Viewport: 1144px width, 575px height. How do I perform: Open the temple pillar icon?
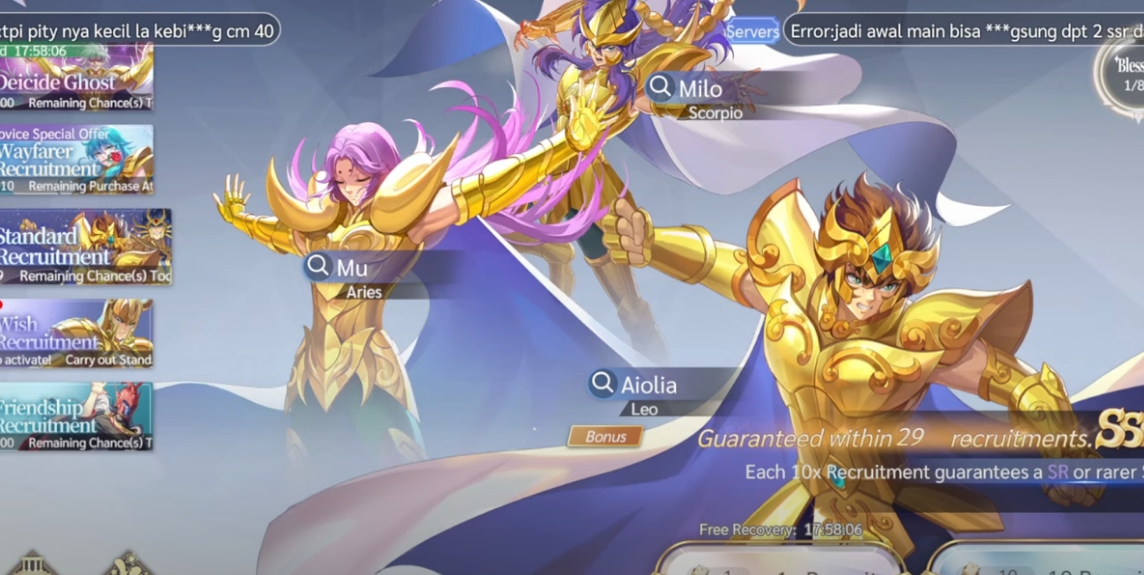click(x=32, y=563)
